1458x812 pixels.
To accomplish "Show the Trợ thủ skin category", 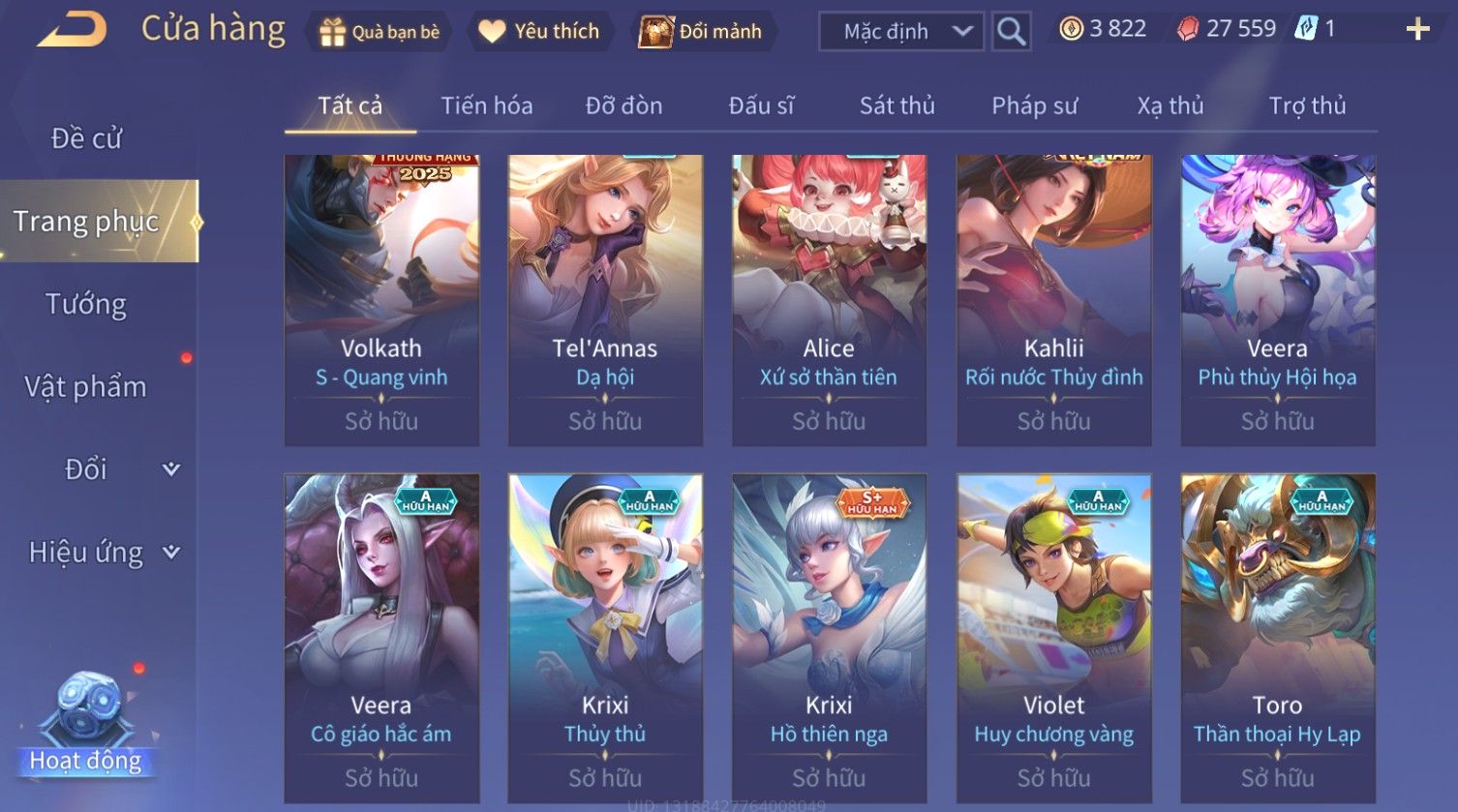I will [x=1307, y=105].
